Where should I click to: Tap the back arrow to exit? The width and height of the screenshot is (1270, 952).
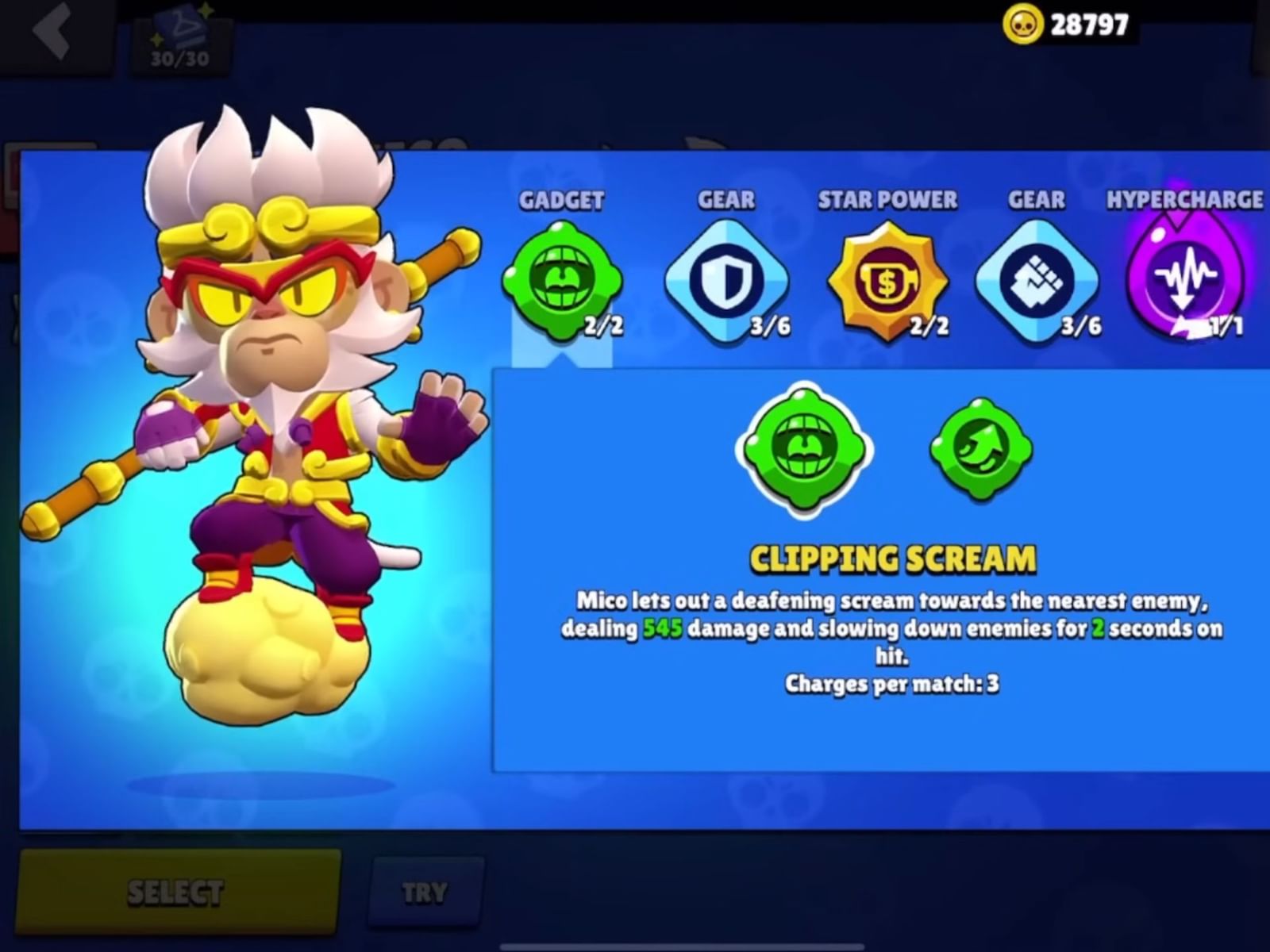point(52,32)
